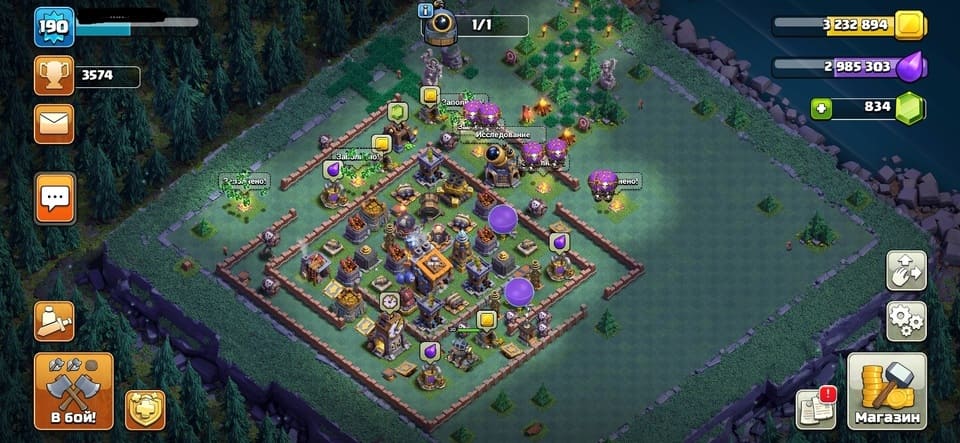The image size is (960, 443).
Task: Tap the green plus to buy gems
Action: [822, 108]
